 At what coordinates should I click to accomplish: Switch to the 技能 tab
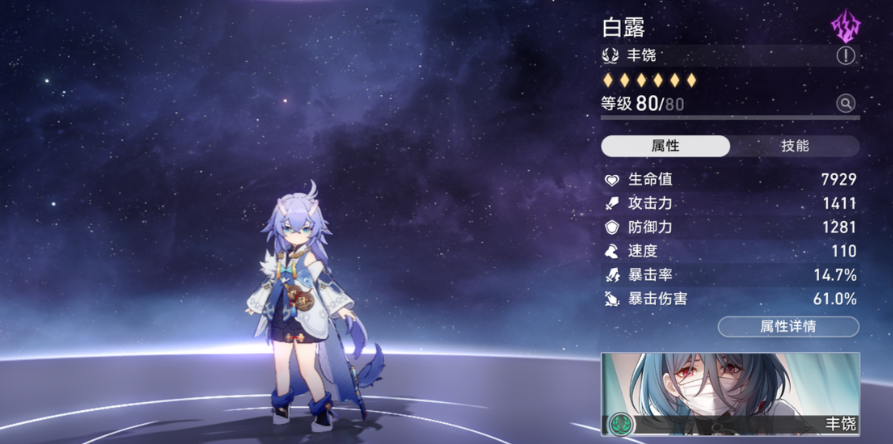[794, 146]
